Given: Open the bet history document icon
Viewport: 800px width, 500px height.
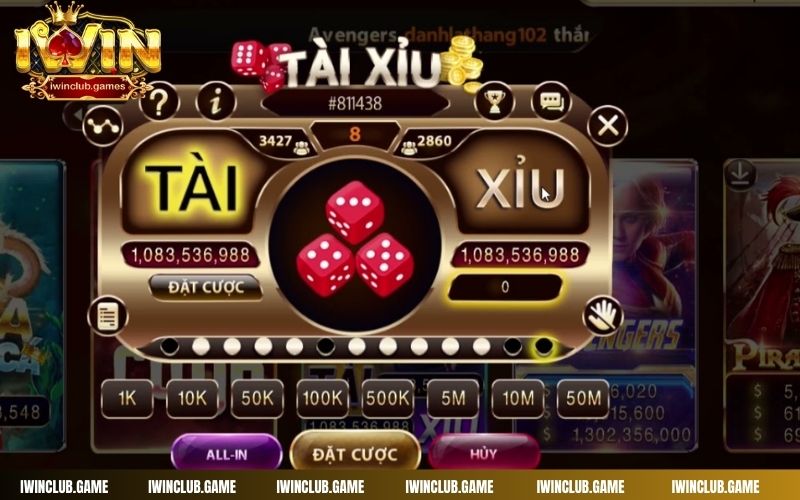Looking at the screenshot, I should pyautogui.click(x=107, y=316).
